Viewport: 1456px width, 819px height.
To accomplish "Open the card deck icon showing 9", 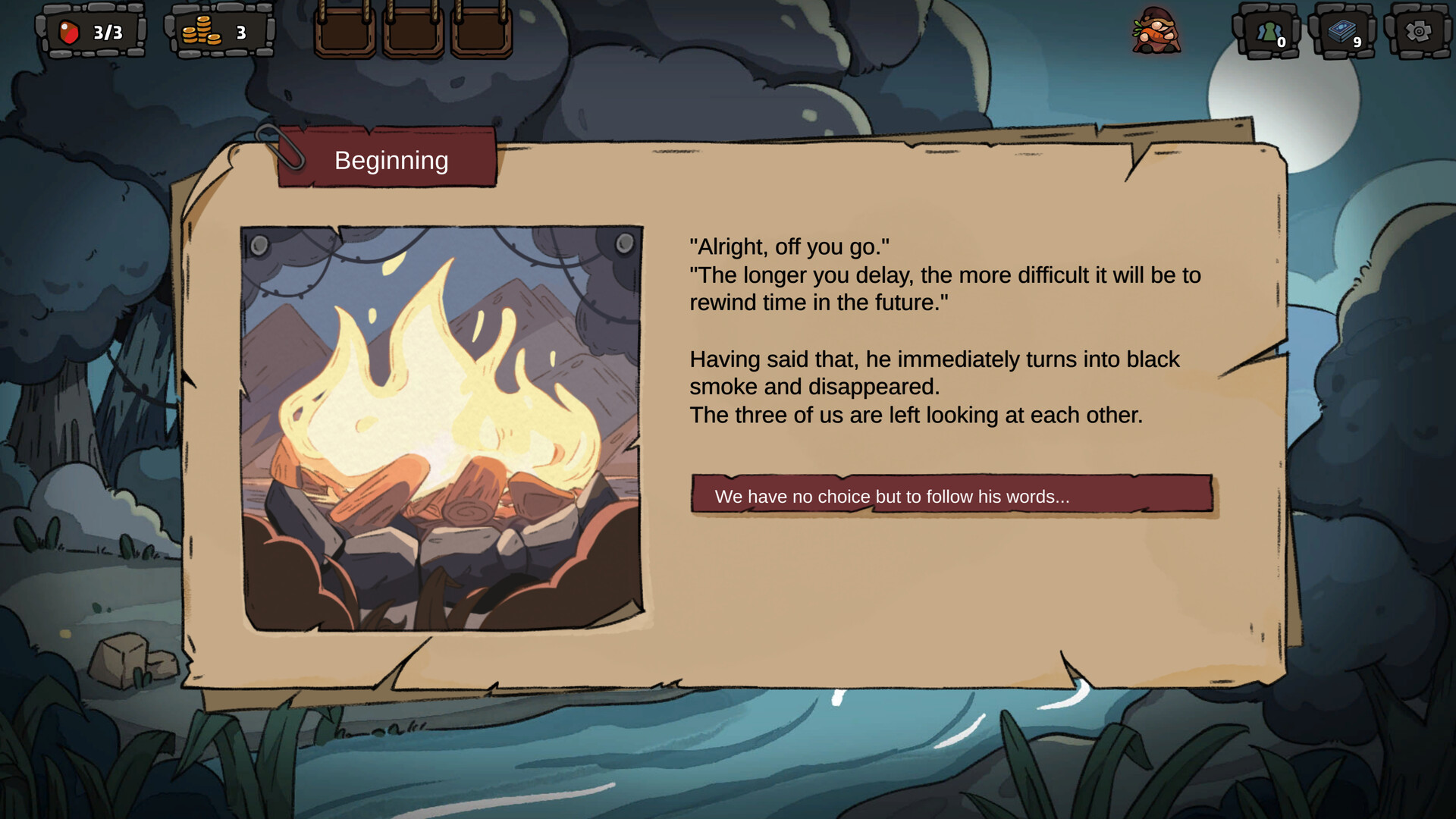I will [x=1342, y=32].
